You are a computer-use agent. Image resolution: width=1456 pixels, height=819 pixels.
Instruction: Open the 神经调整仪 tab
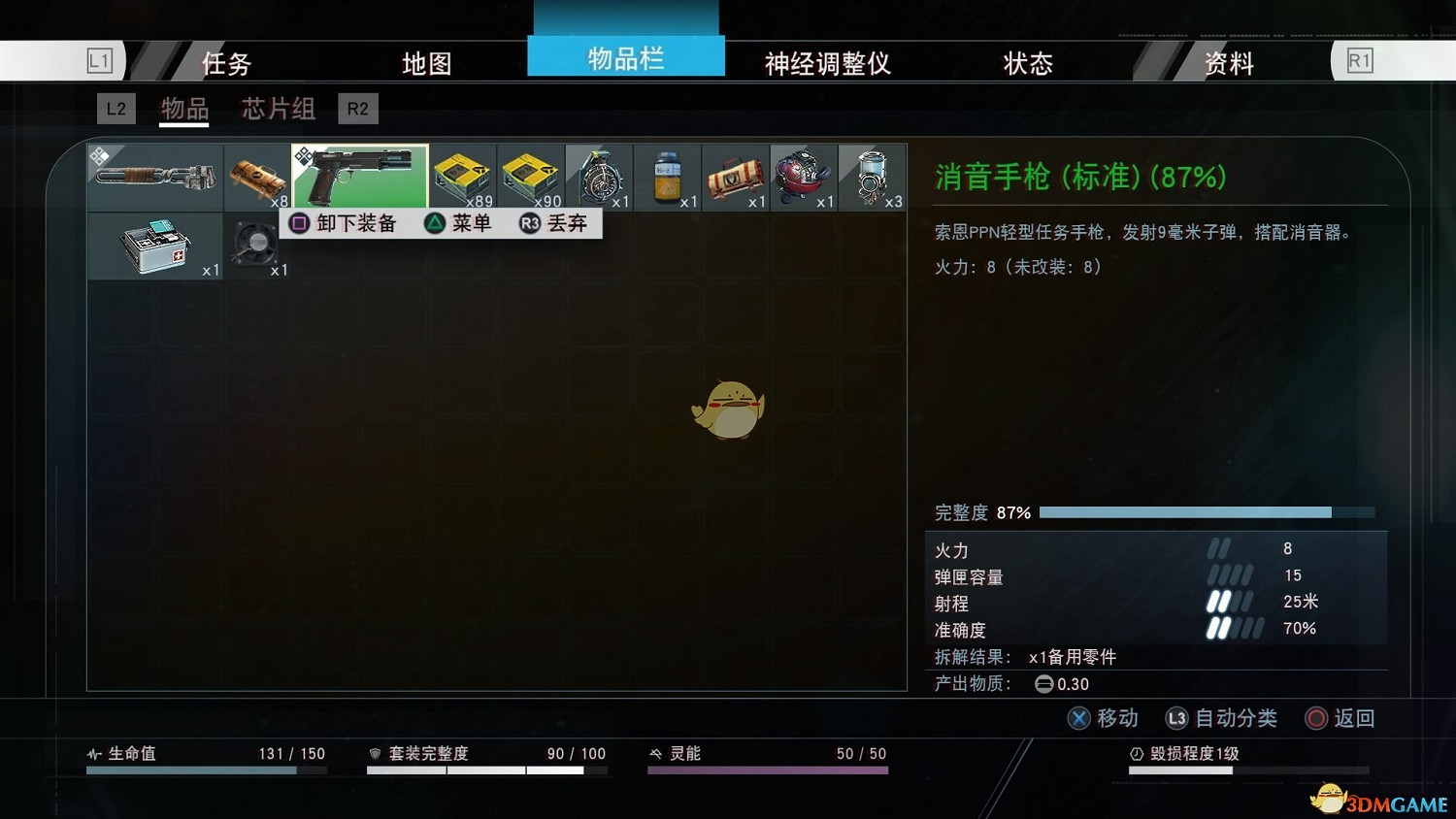point(827,62)
